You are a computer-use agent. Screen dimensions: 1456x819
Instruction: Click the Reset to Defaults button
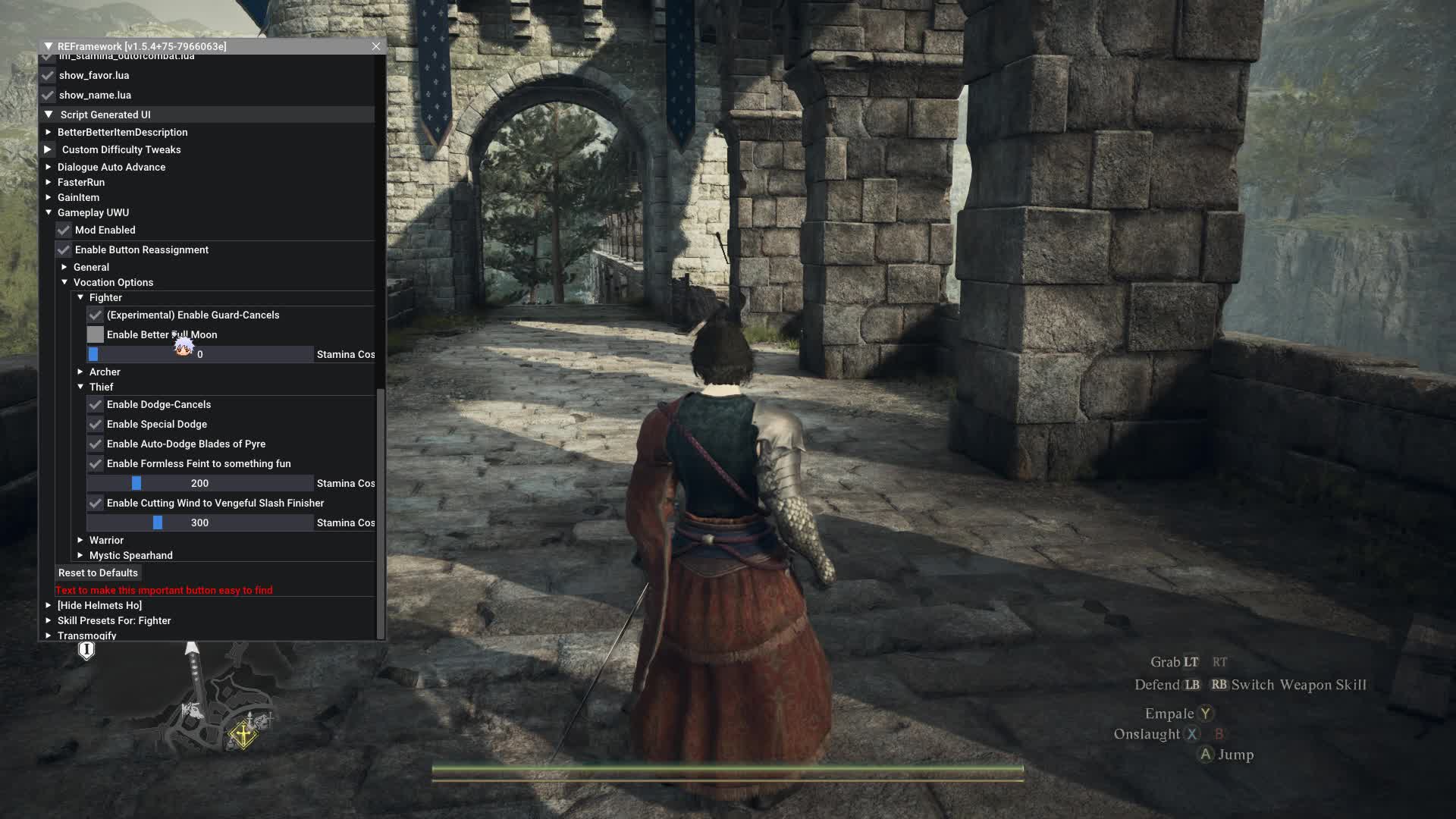tap(98, 573)
